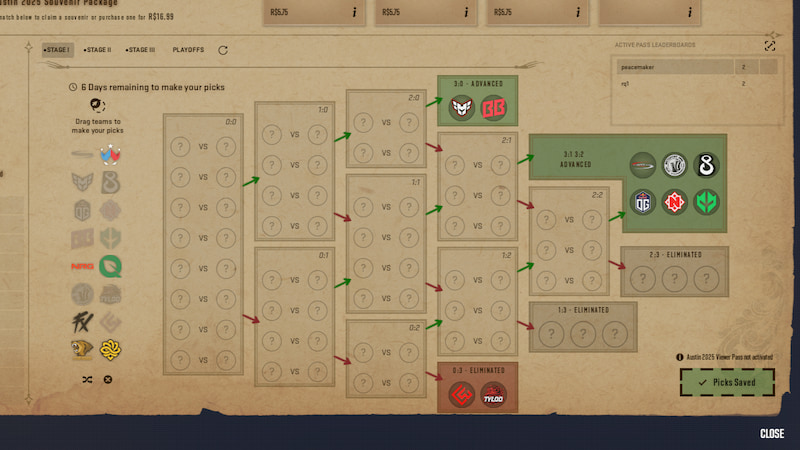Select the green Q team logo
The width and height of the screenshot is (800, 450).
click(x=110, y=267)
